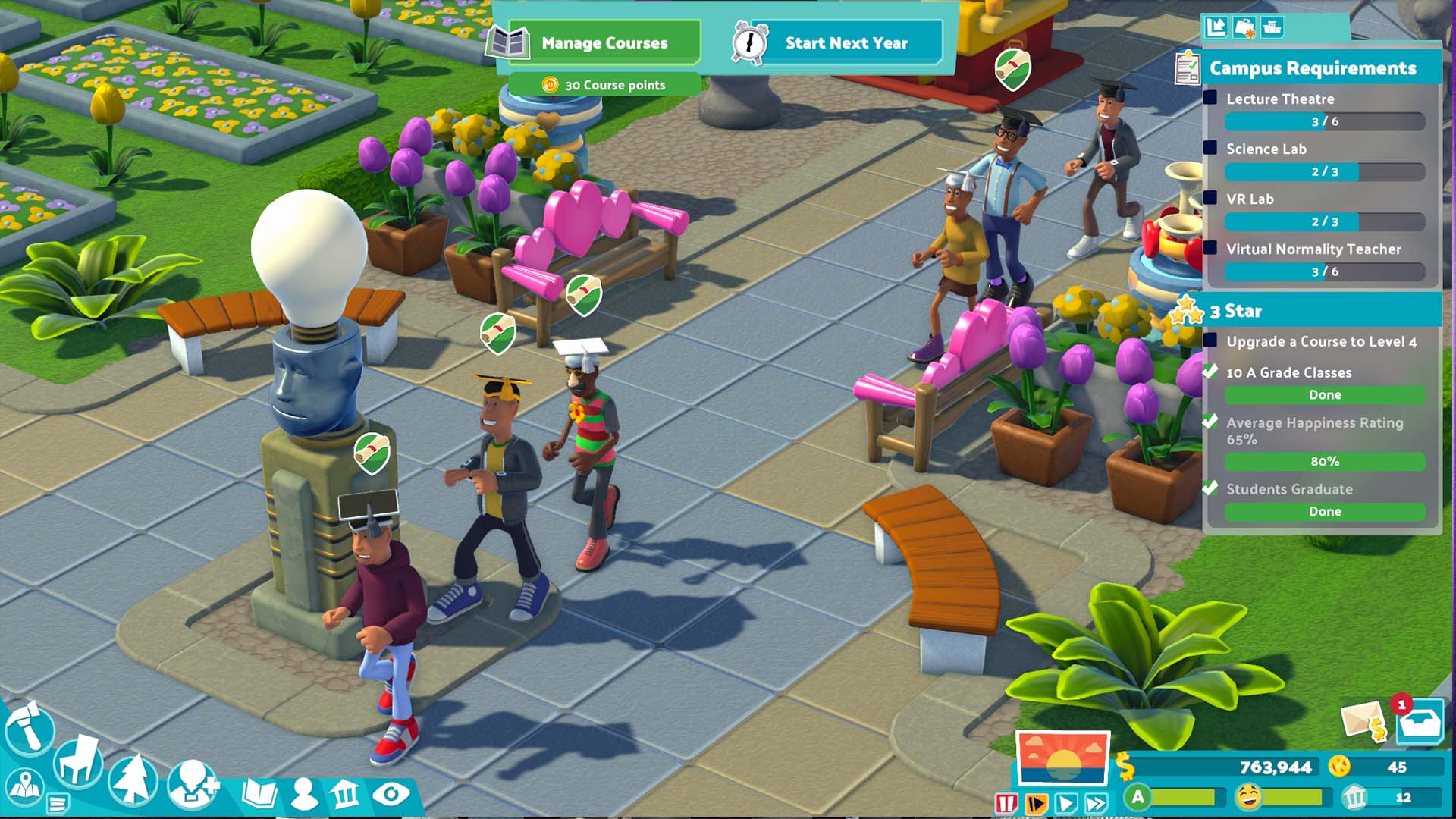Open the Manage Courses screen
The width and height of the screenshot is (1456, 819).
point(603,43)
